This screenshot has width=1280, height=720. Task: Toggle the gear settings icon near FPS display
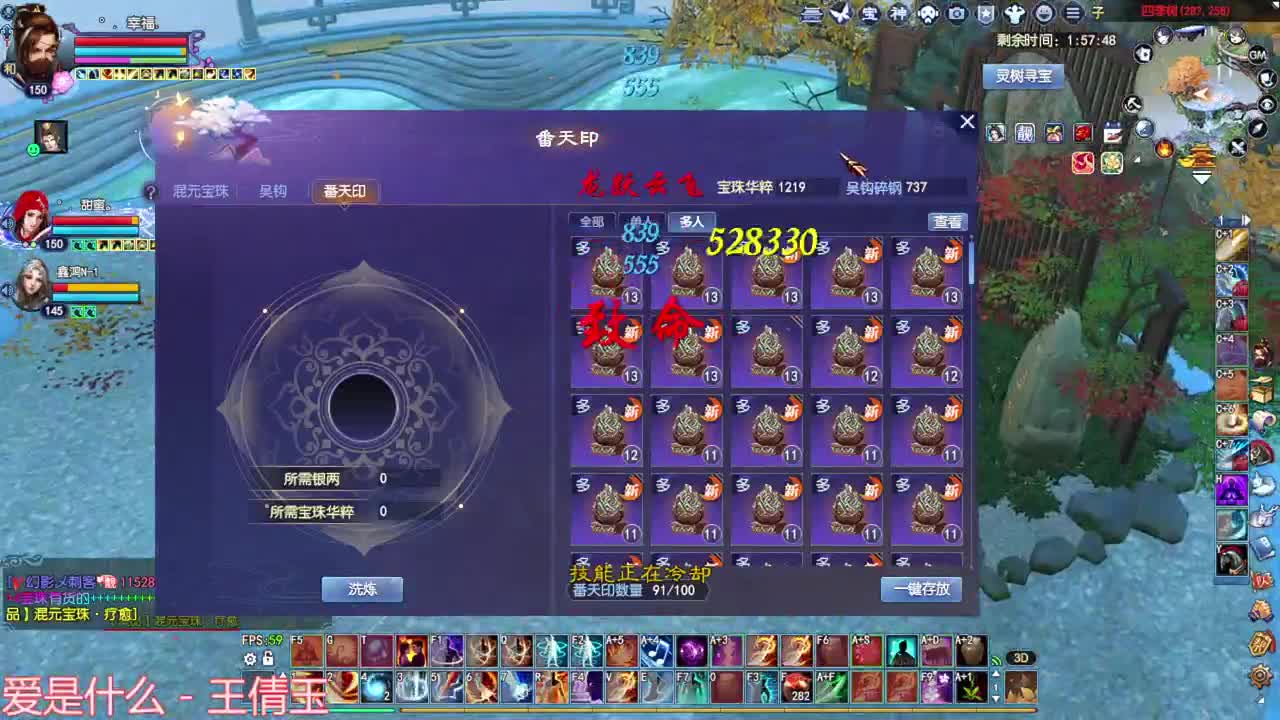(250, 658)
